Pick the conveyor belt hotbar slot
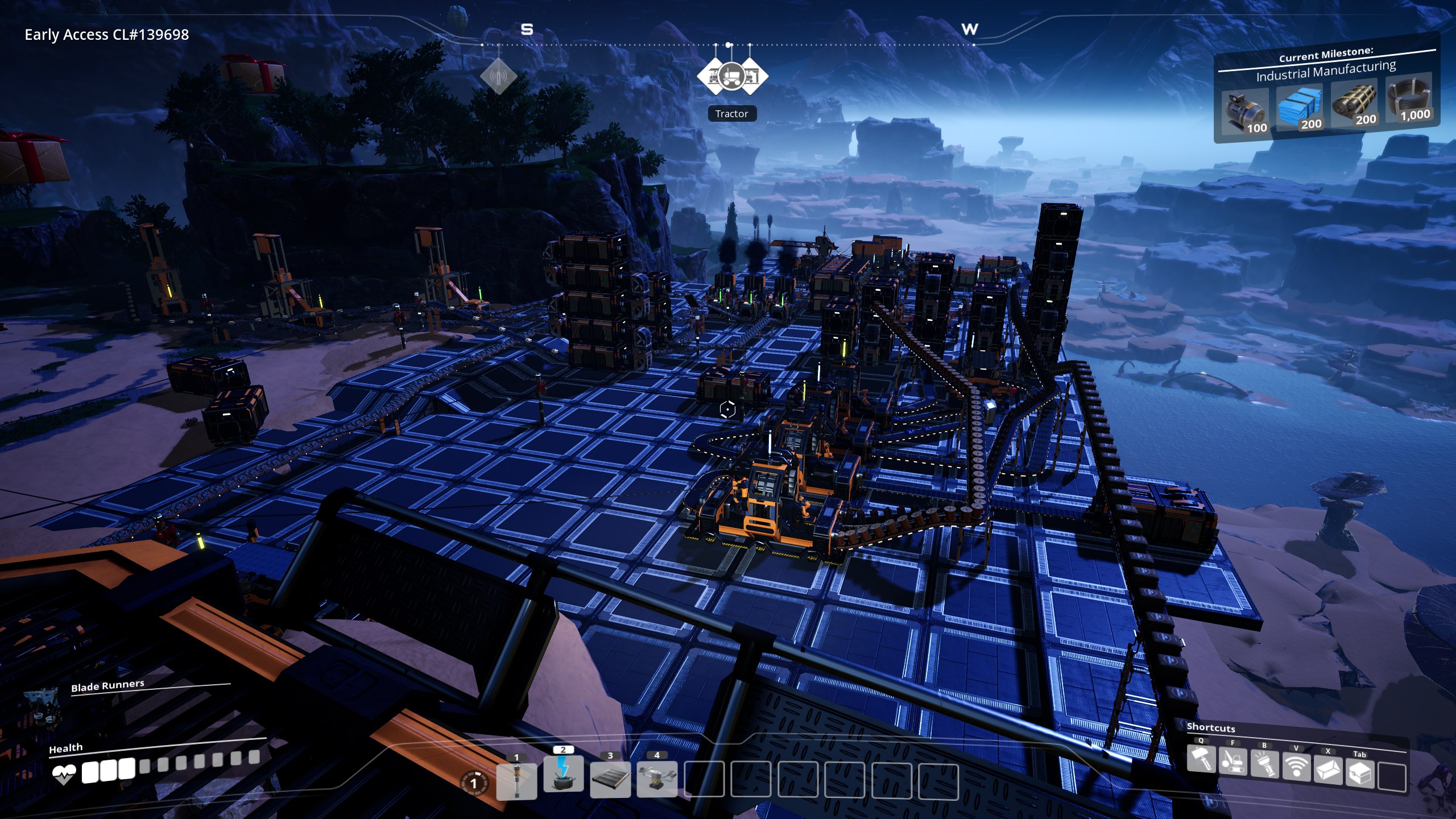 (x=610, y=778)
